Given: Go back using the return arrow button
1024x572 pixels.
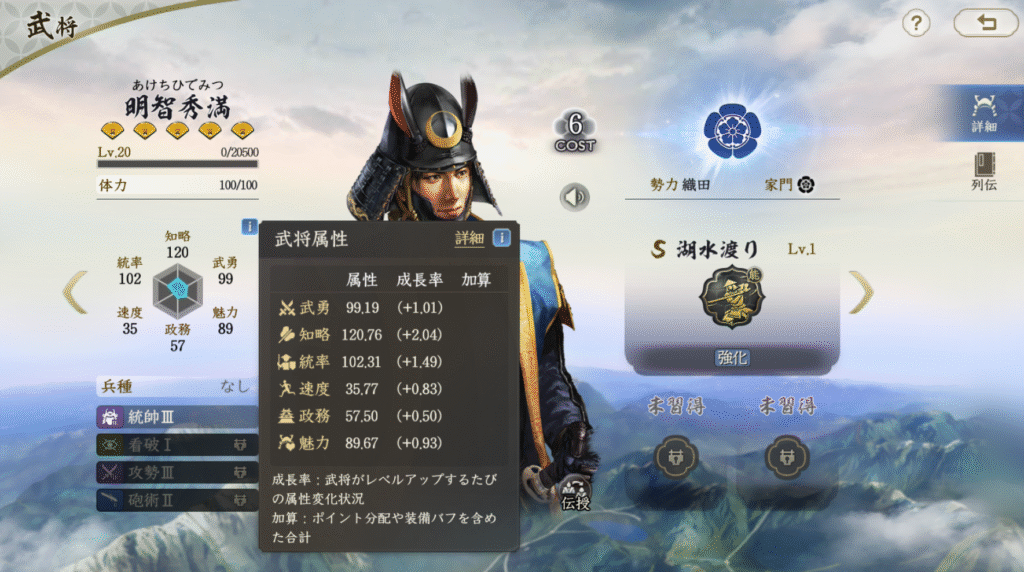Looking at the screenshot, I should [985, 23].
